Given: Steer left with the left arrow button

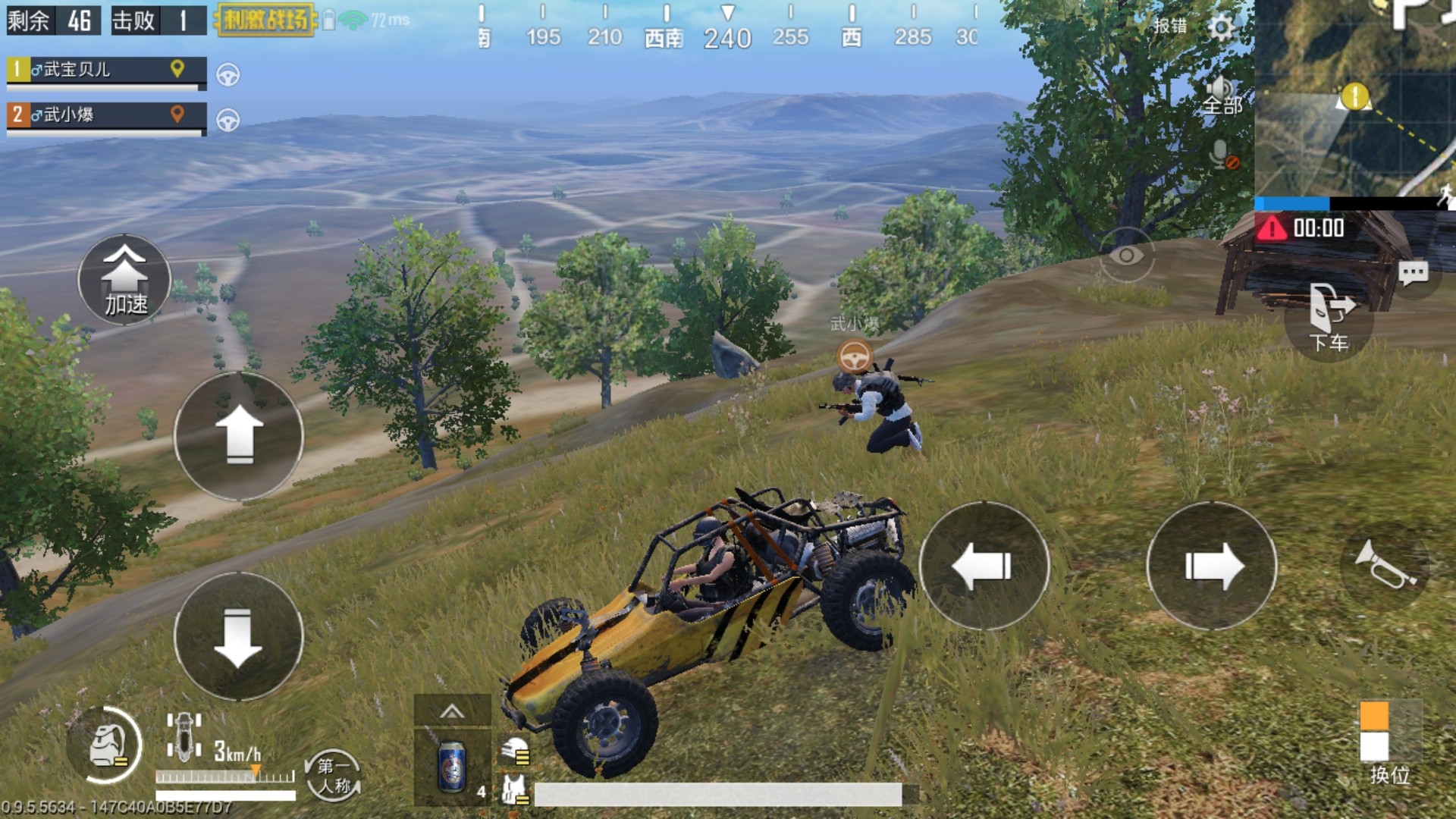Looking at the screenshot, I should tap(984, 566).
